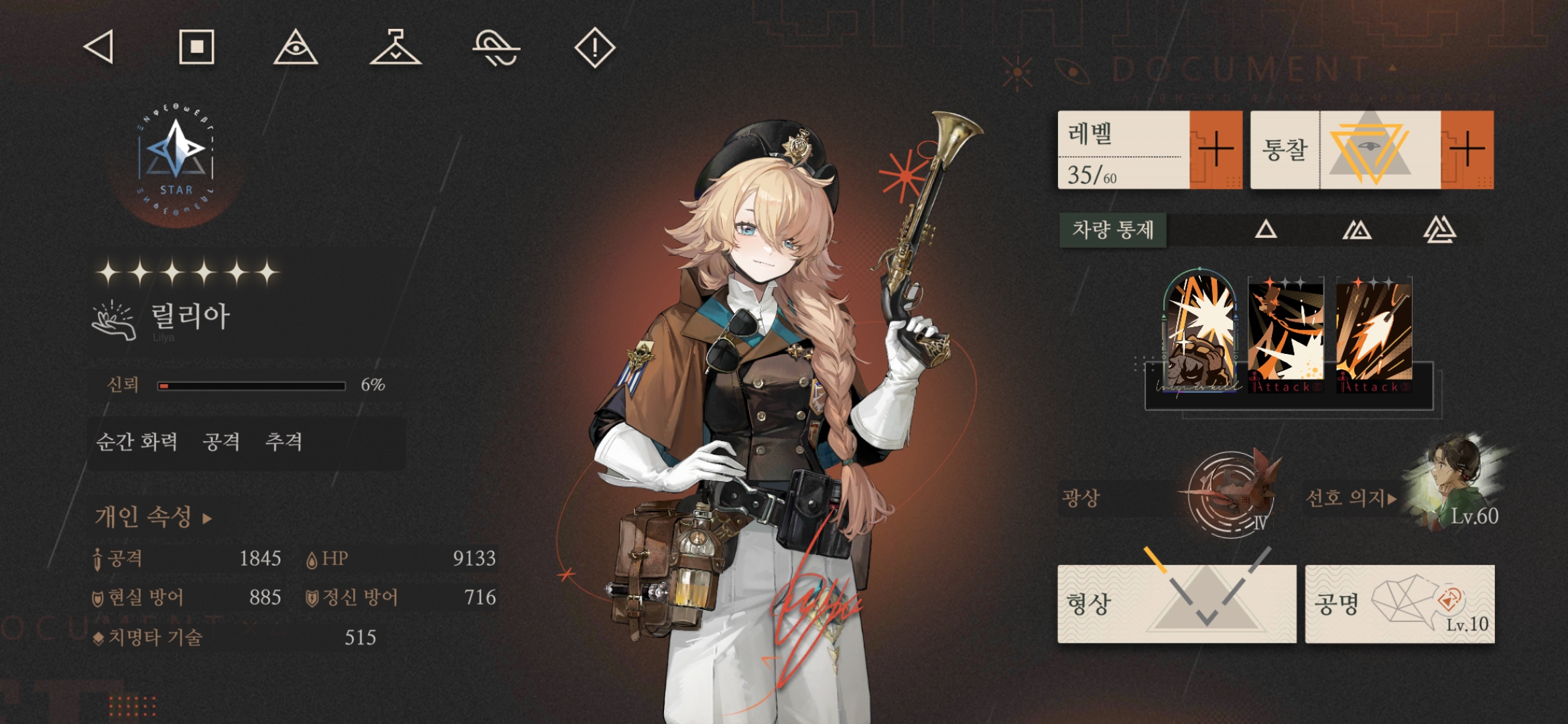Click the looped swirl icon
The height and width of the screenshot is (724, 1568).
coord(496,49)
